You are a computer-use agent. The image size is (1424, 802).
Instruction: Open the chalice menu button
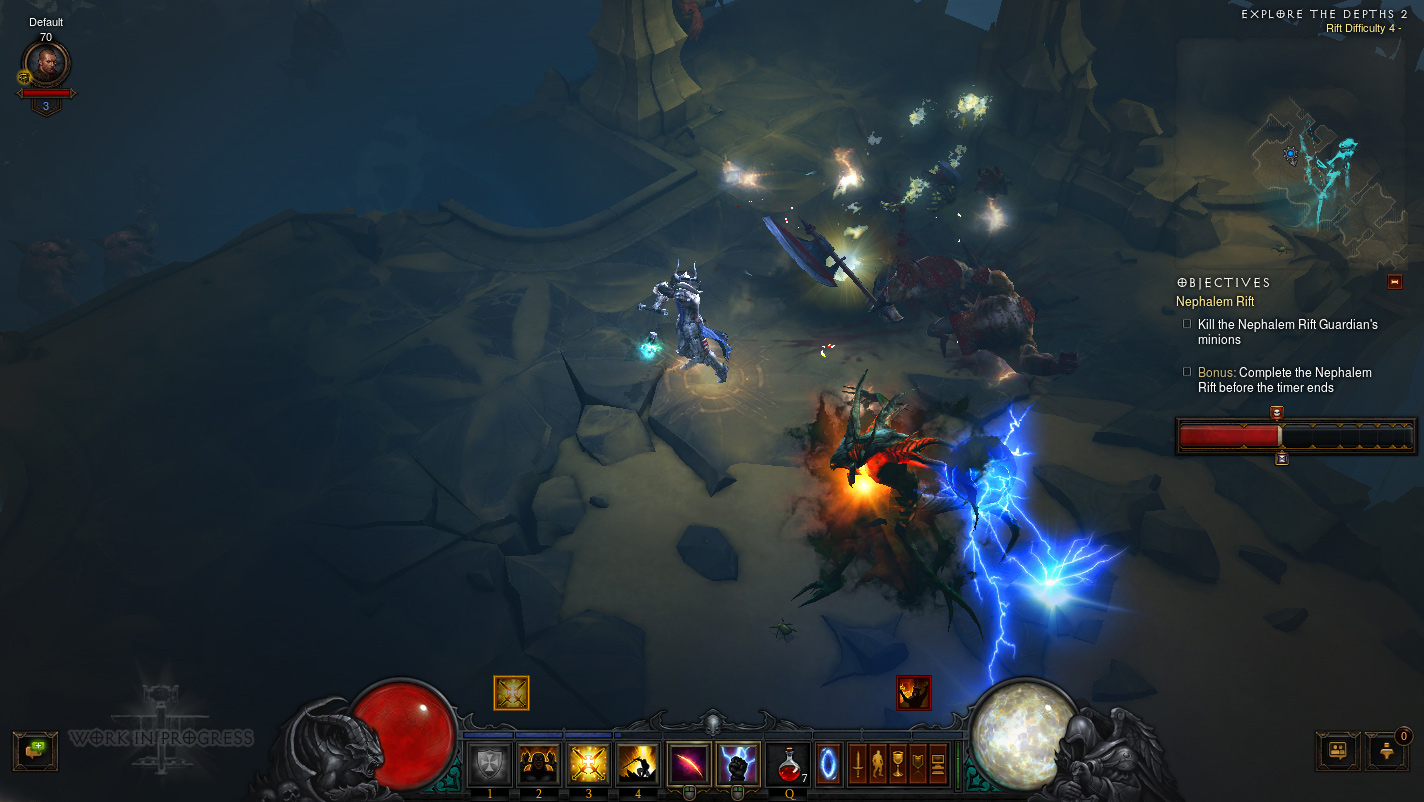(x=898, y=765)
